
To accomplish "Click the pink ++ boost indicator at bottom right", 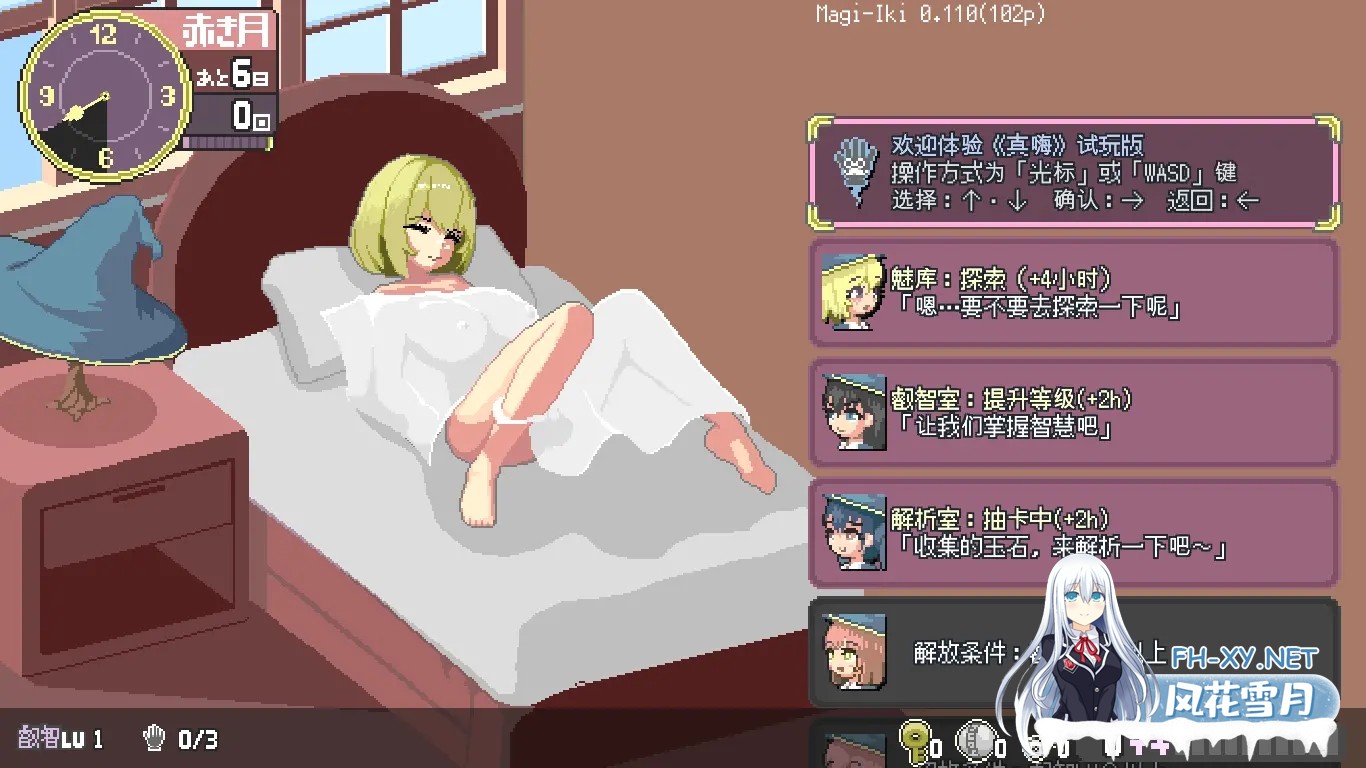I will pos(1150,746).
